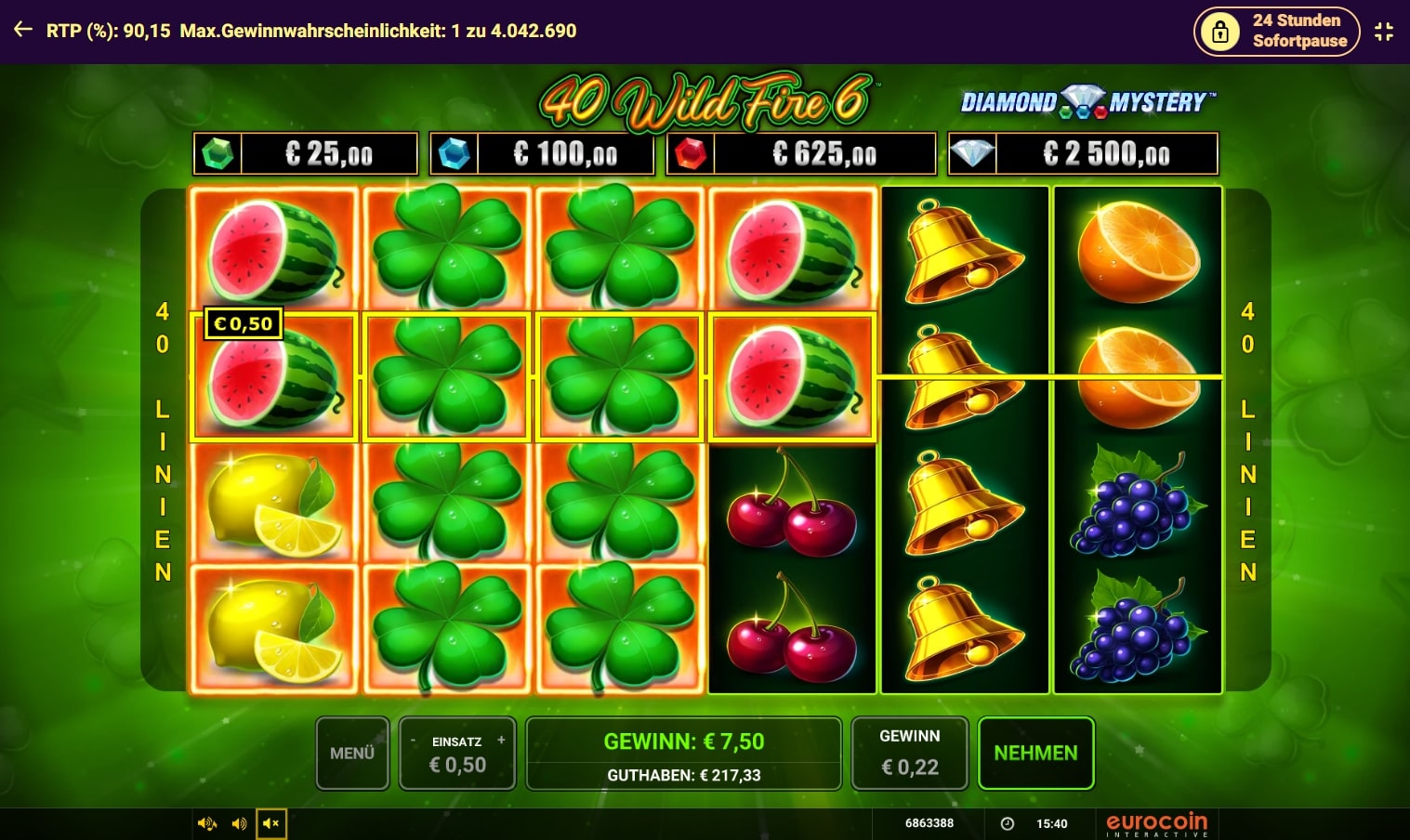Open the eurocoin interactive logo link
This screenshot has width=1410, height=840.
(1156, 824)
